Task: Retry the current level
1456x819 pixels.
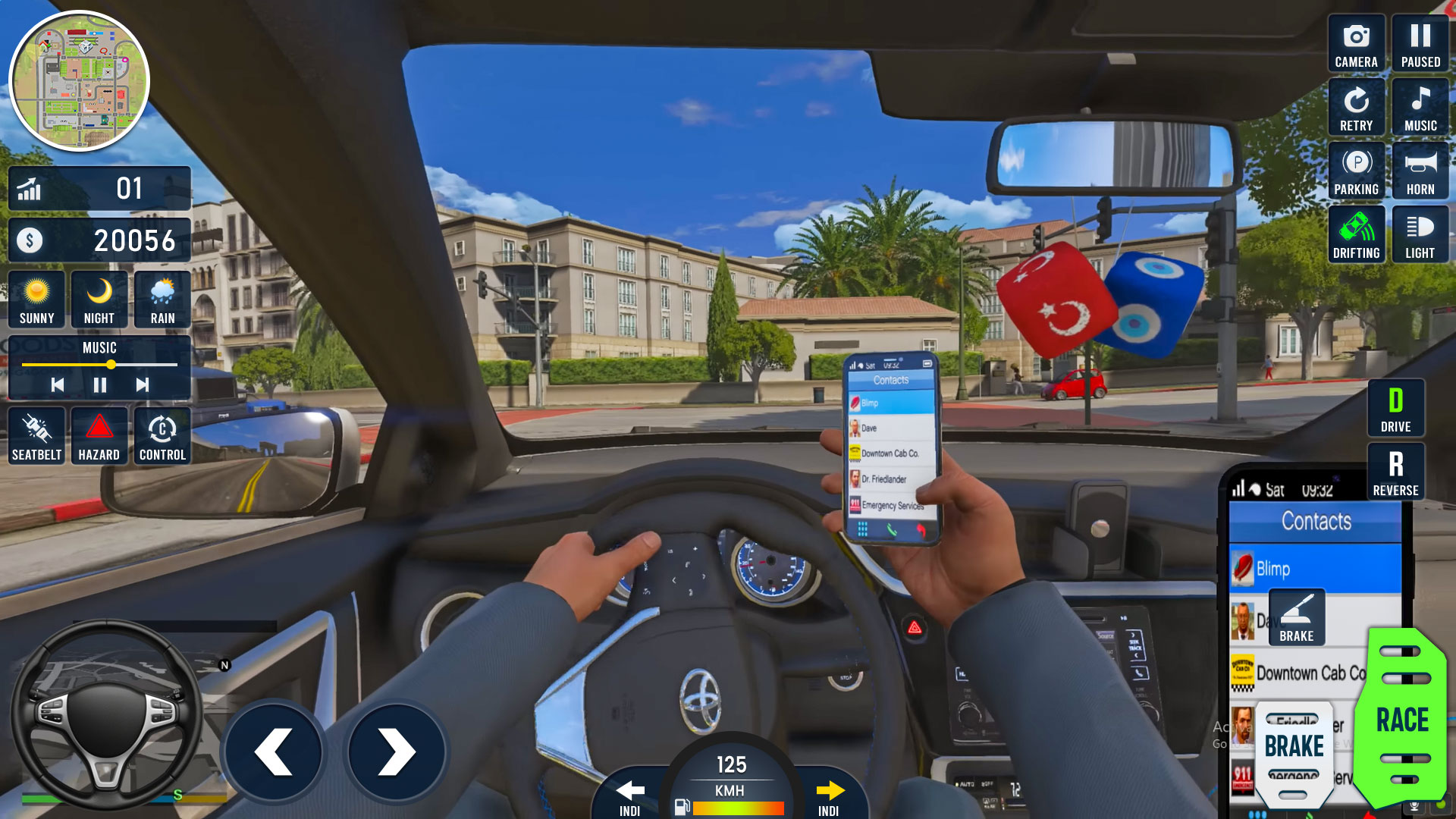Action: tap(1357, 107)
